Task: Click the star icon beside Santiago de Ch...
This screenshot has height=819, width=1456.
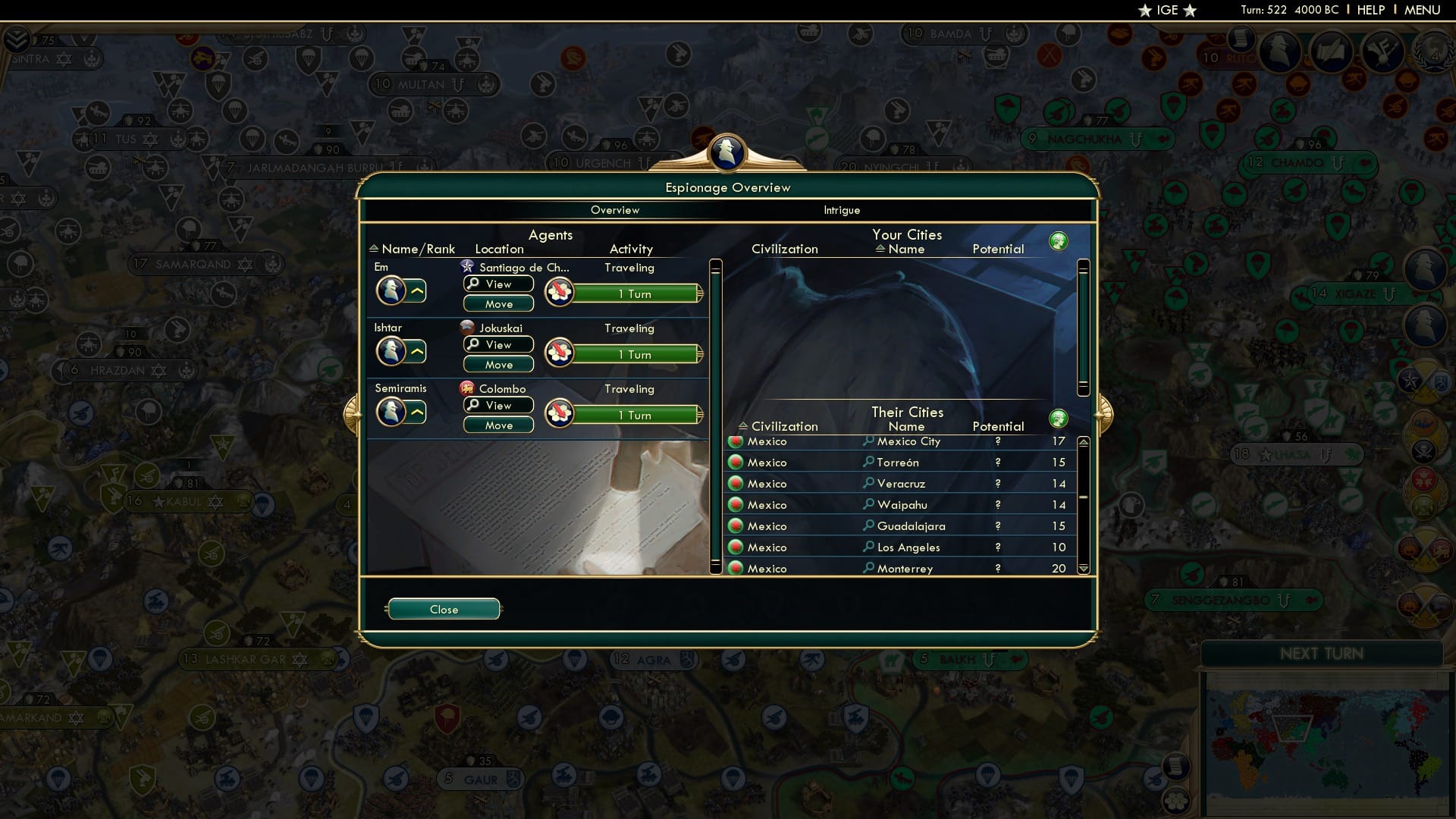Action: pyautogui.click(x=468, y=266)
